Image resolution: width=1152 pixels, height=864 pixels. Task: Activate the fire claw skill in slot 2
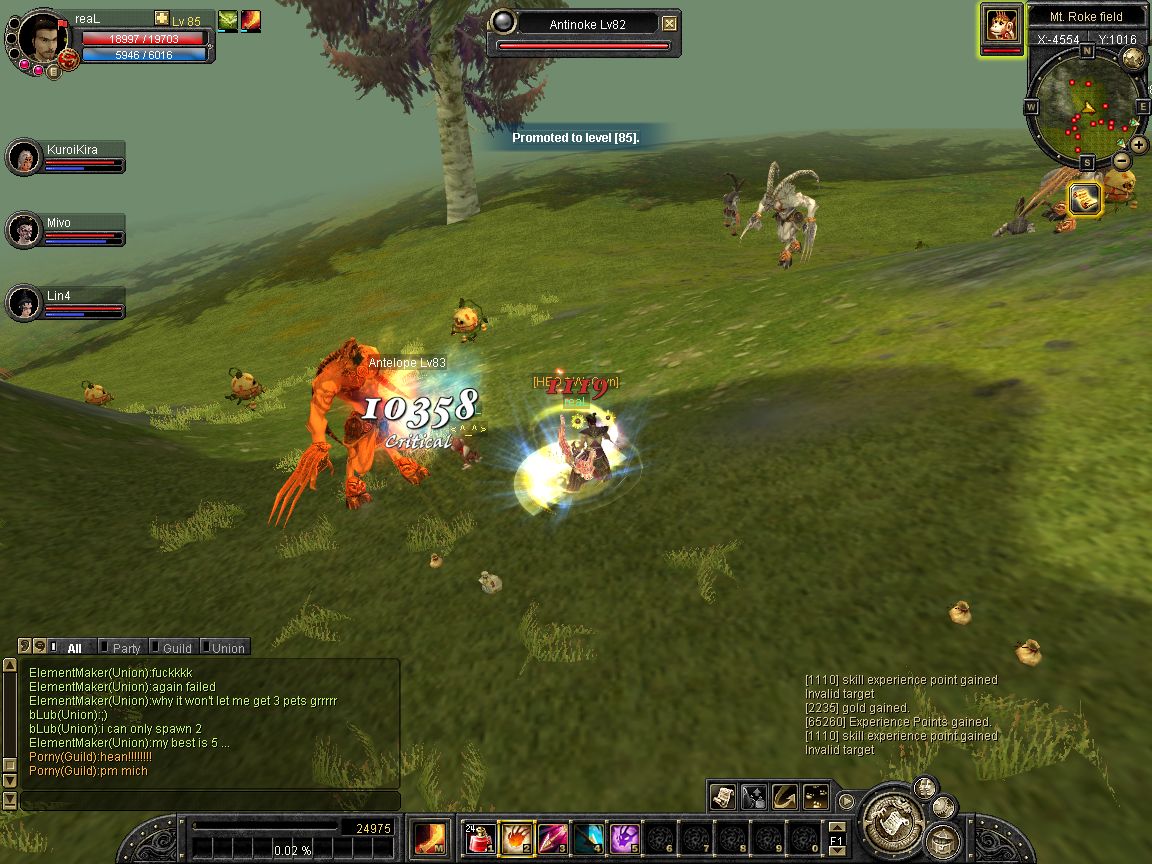(517, 838)
